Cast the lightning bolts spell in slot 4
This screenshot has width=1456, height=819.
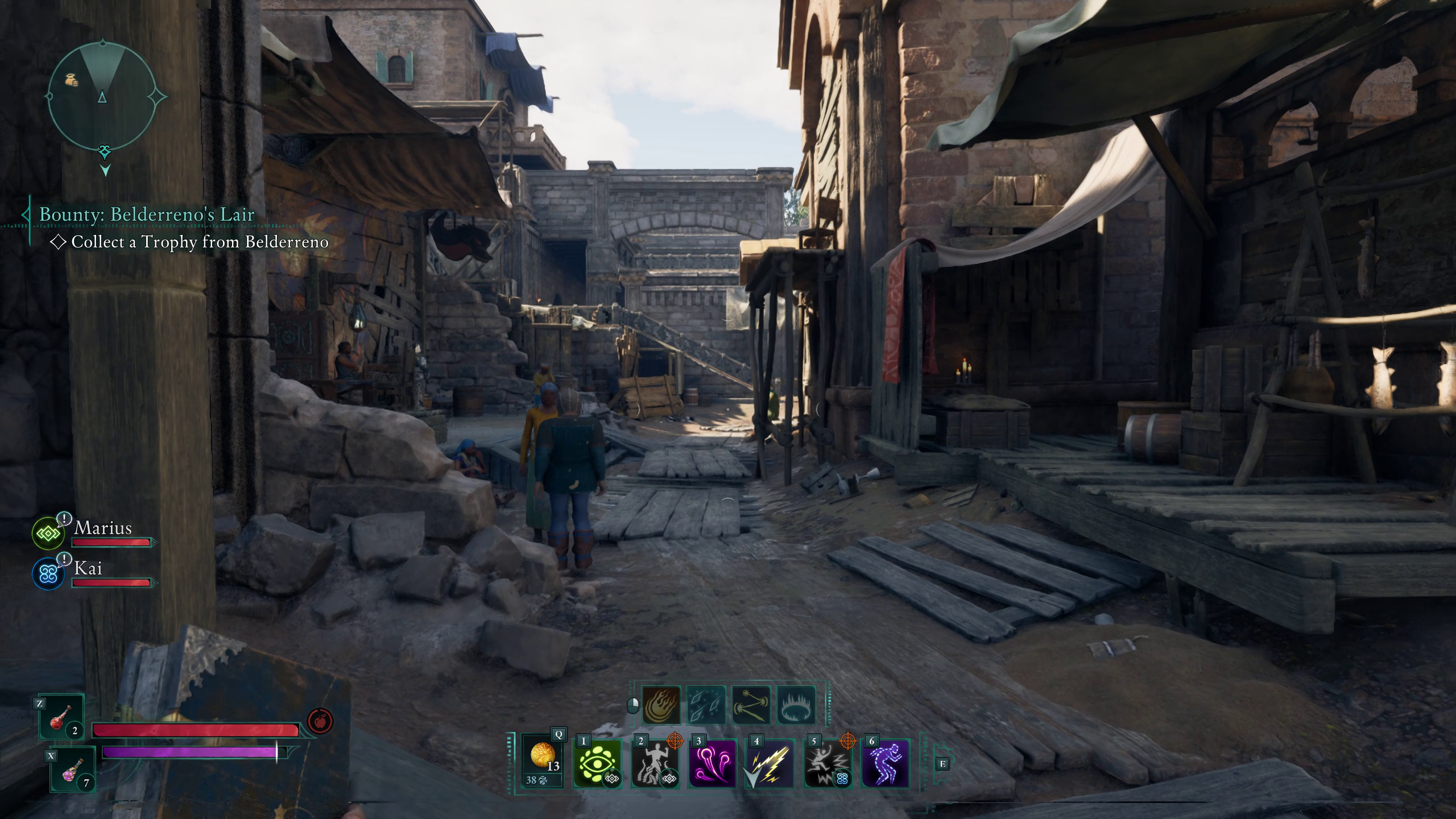point(770,763)
